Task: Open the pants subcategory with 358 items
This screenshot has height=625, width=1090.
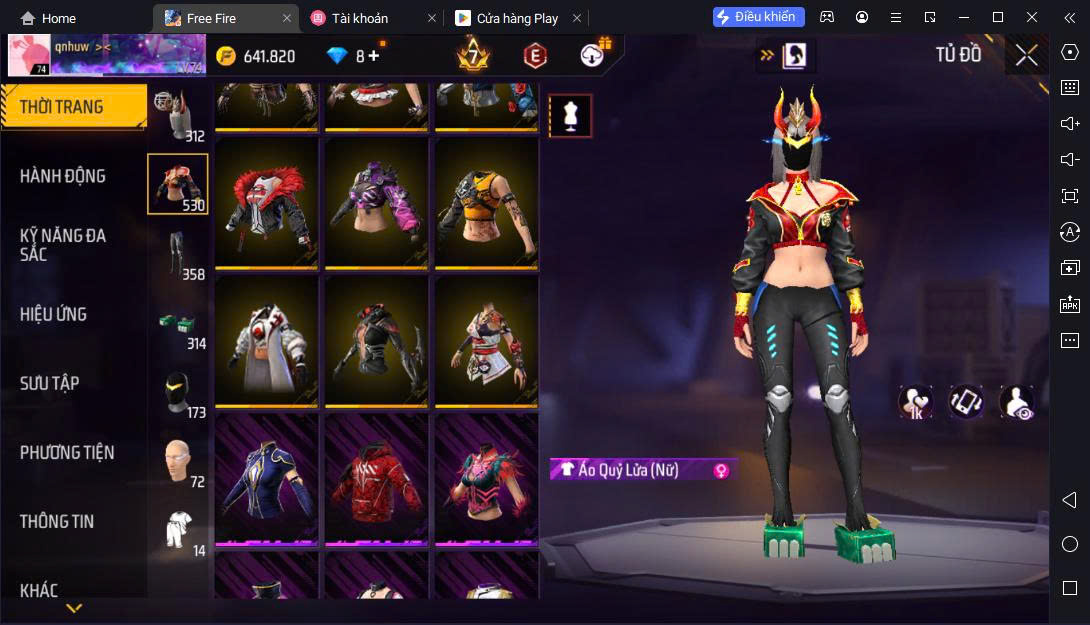Action: point(178,254)
